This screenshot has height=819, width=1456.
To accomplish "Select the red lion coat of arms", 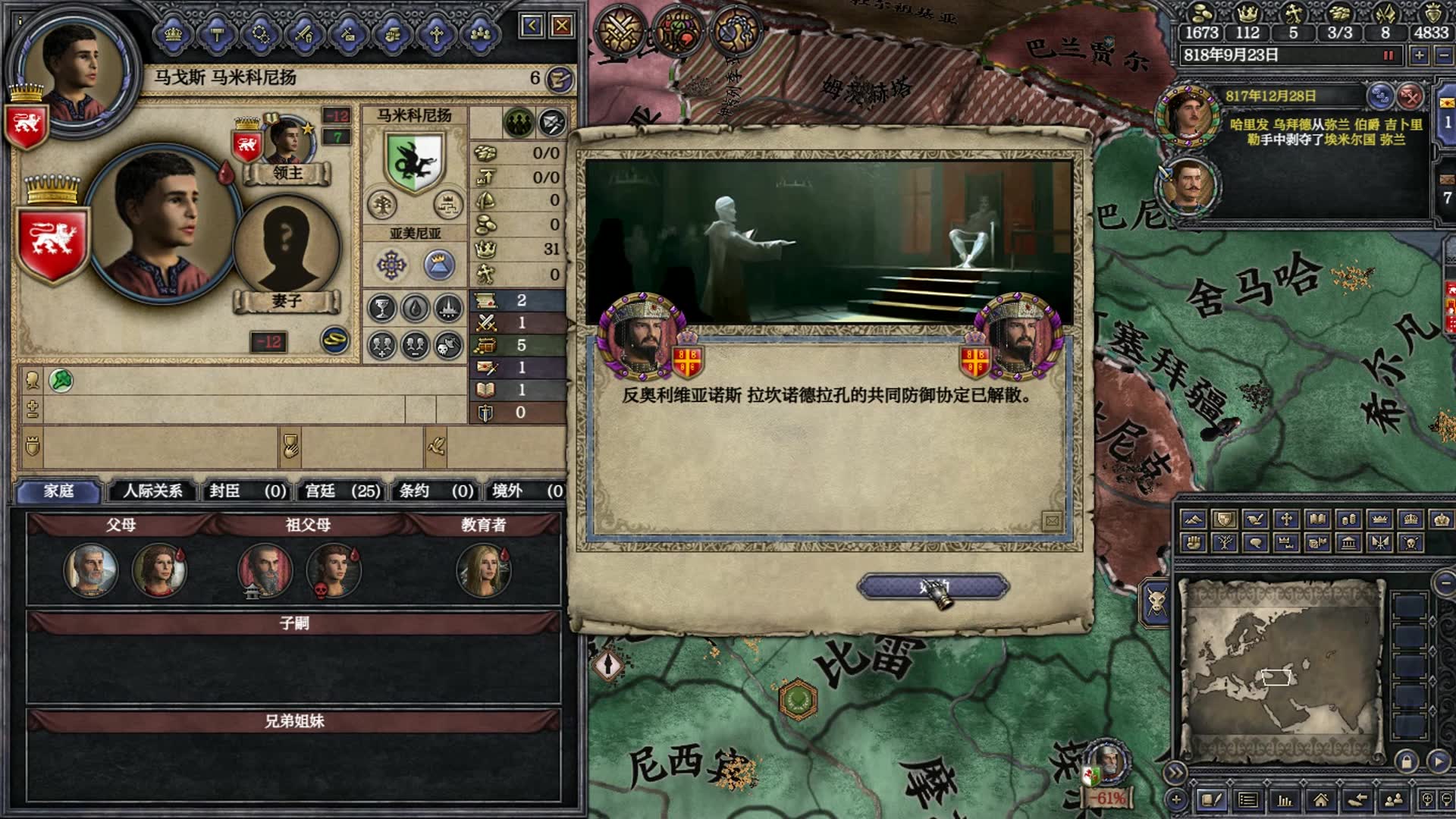I will tap(52, 243).
